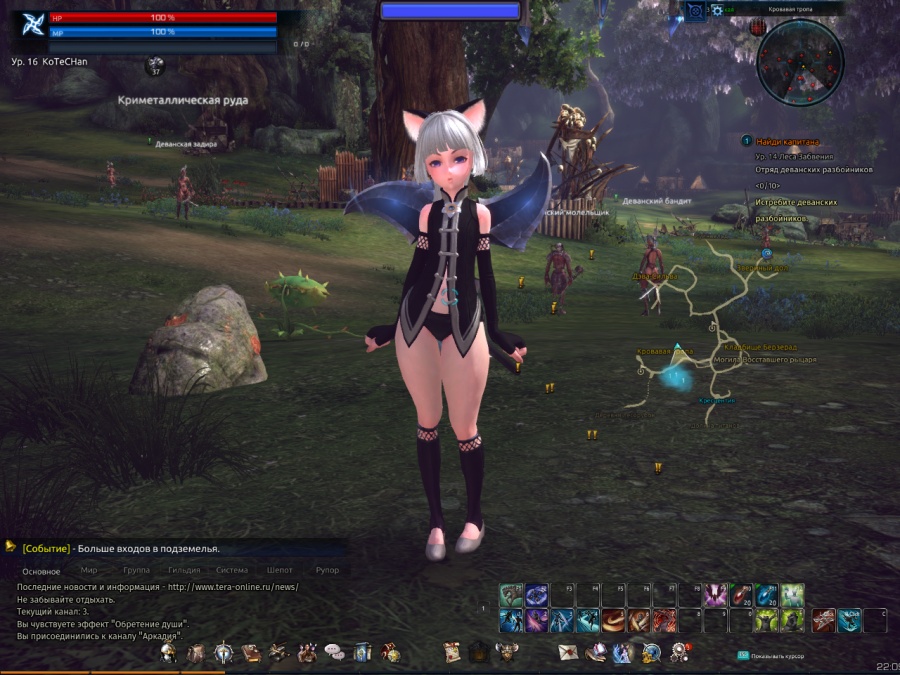The image size is (900, 675).
Task: Click the Событие announcement banner
Action: 120,548
